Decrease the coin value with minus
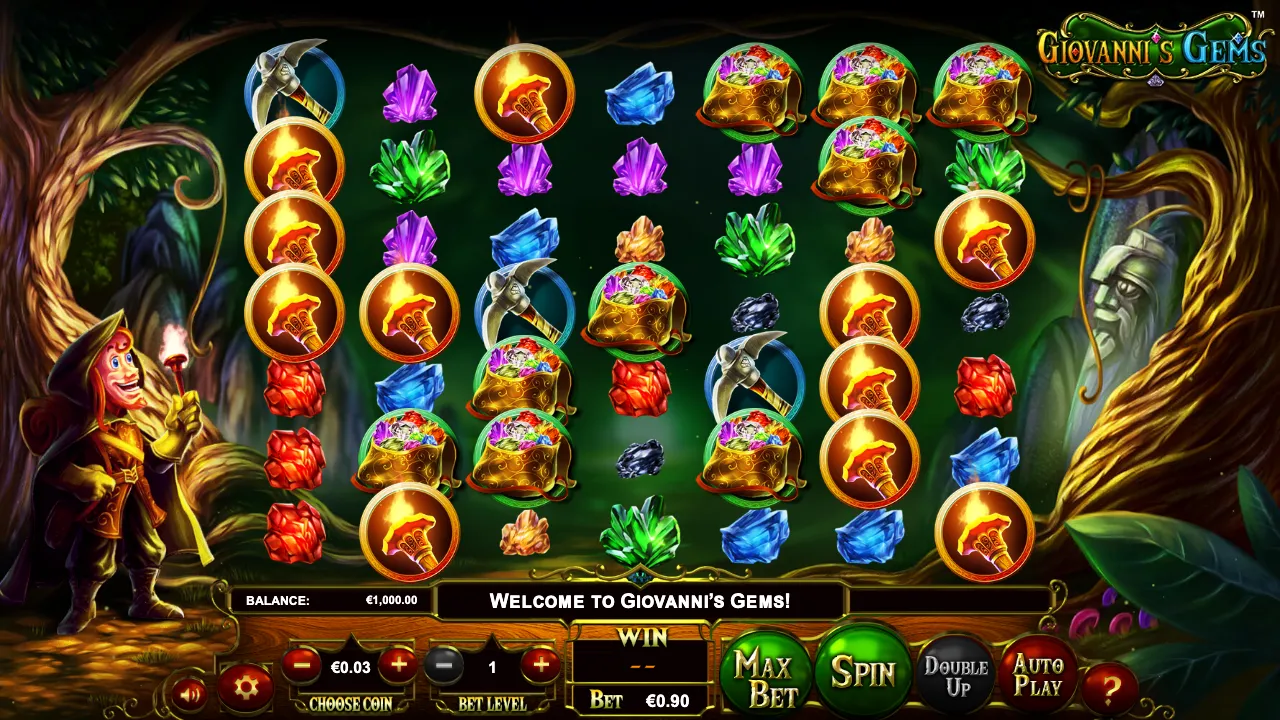The width and height of the screenshot is (1280, 720). 301,663
